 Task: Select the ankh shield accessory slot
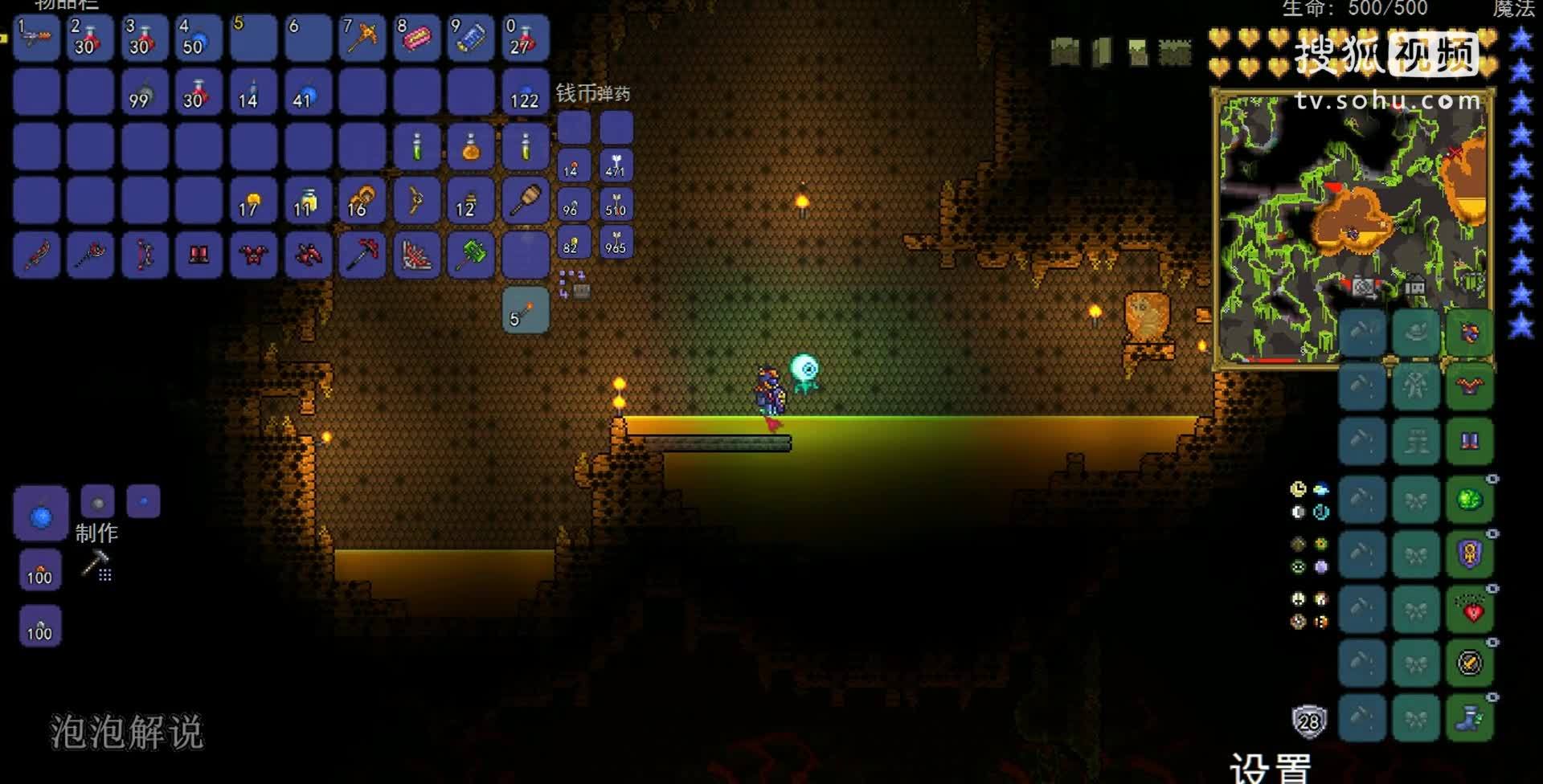point(1470,554)
